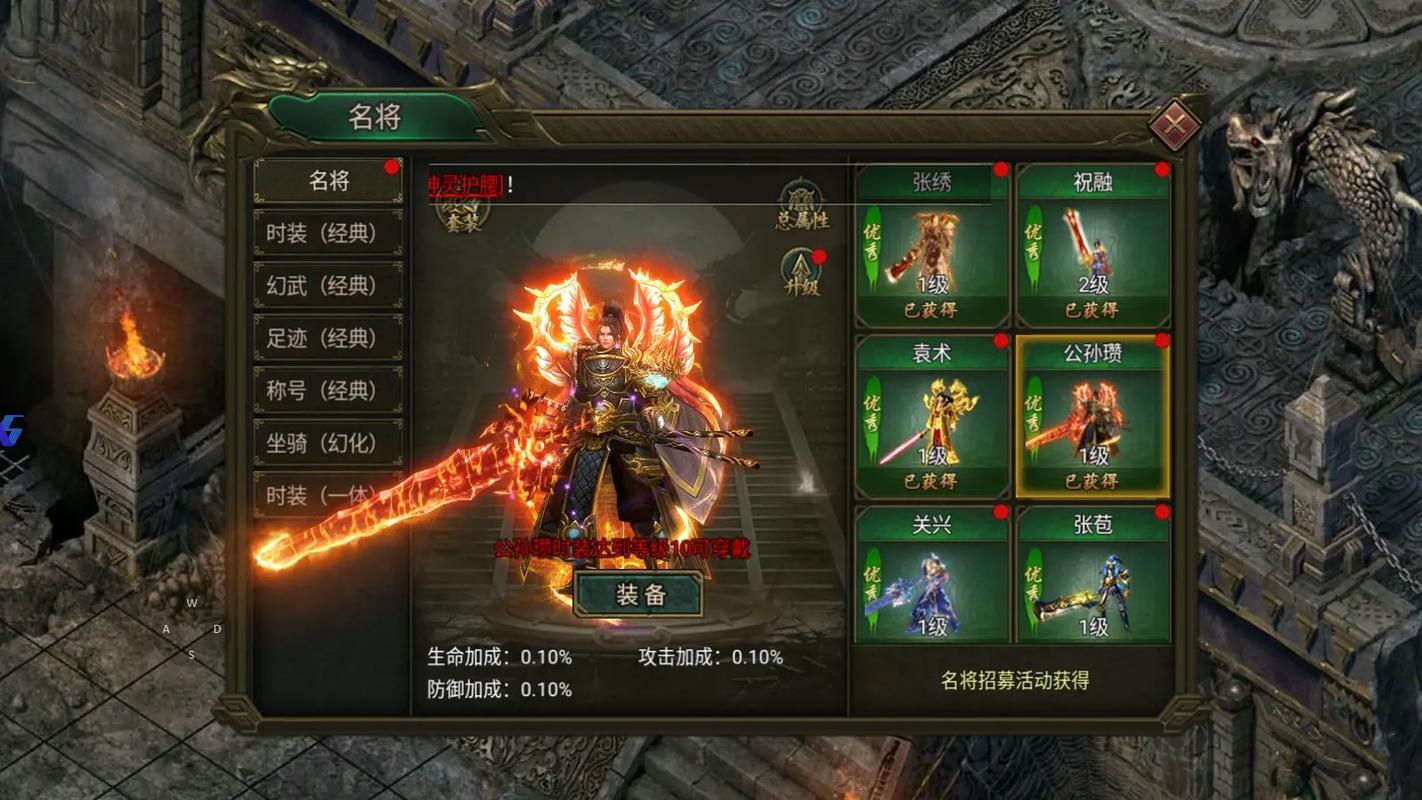Open the 坐骑（幻化） tab
Viewport: 1422px width, 800px height.
(x=327, y=443)
